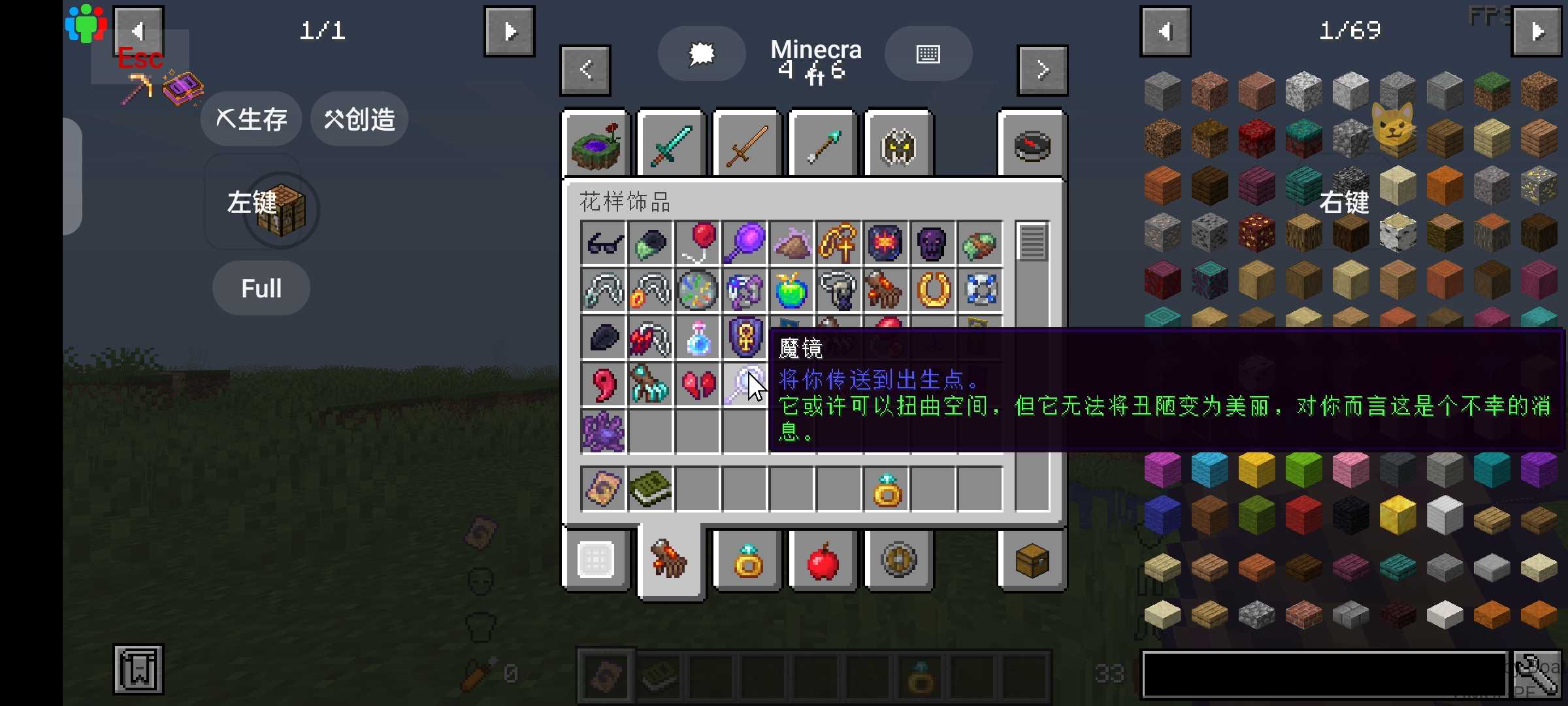The height and width of the screenshot is (706, 1568).
Task: Select the red balloon item
Action: pos(698,243)
